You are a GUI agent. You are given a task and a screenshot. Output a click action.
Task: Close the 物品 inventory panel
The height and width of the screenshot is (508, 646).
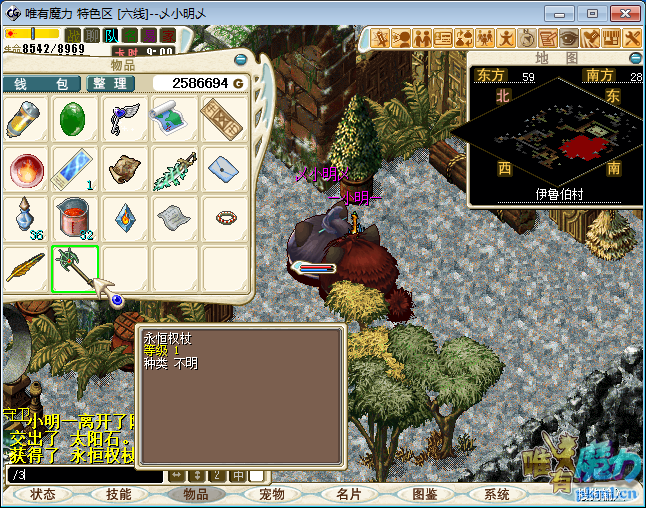point(243,62)
